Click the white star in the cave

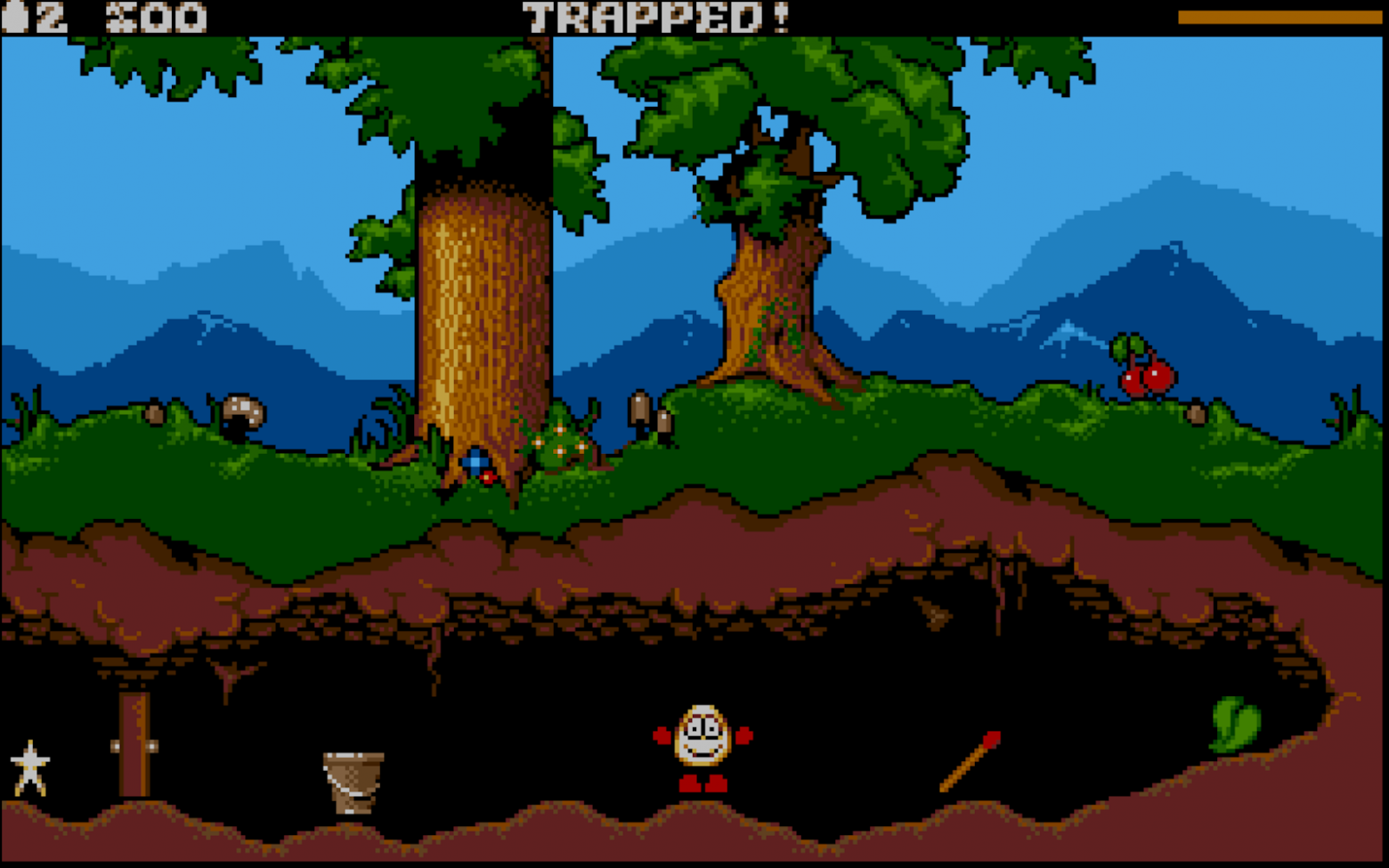(x=29, y=766)
